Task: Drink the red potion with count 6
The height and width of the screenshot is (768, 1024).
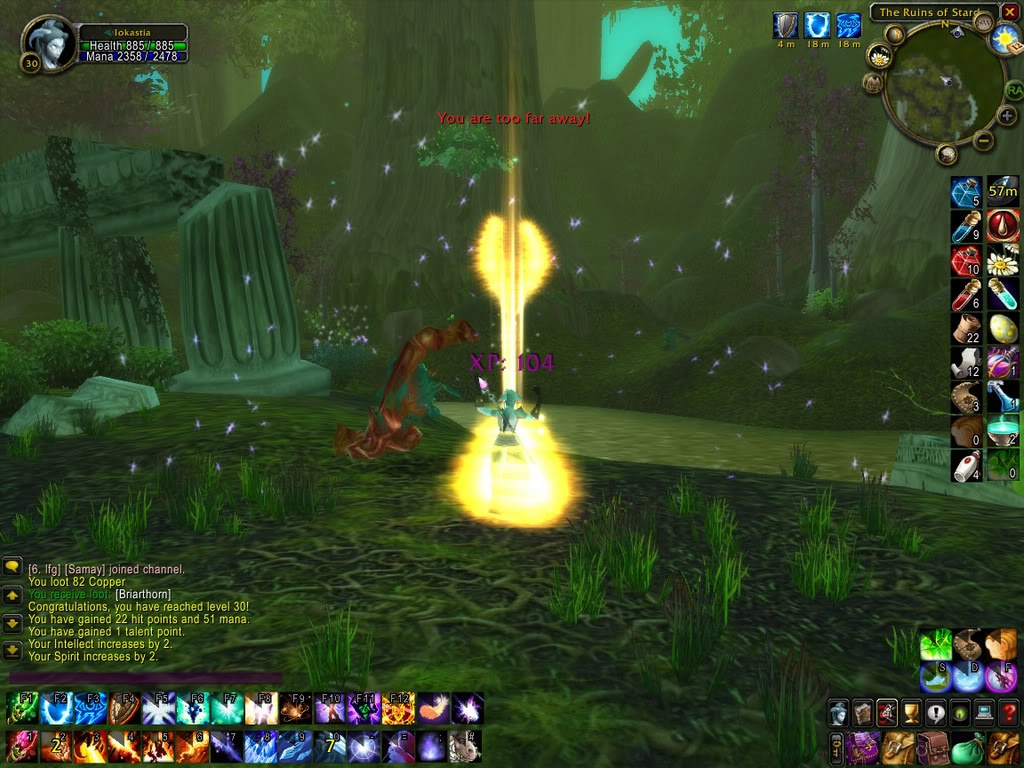Action: 966,294
